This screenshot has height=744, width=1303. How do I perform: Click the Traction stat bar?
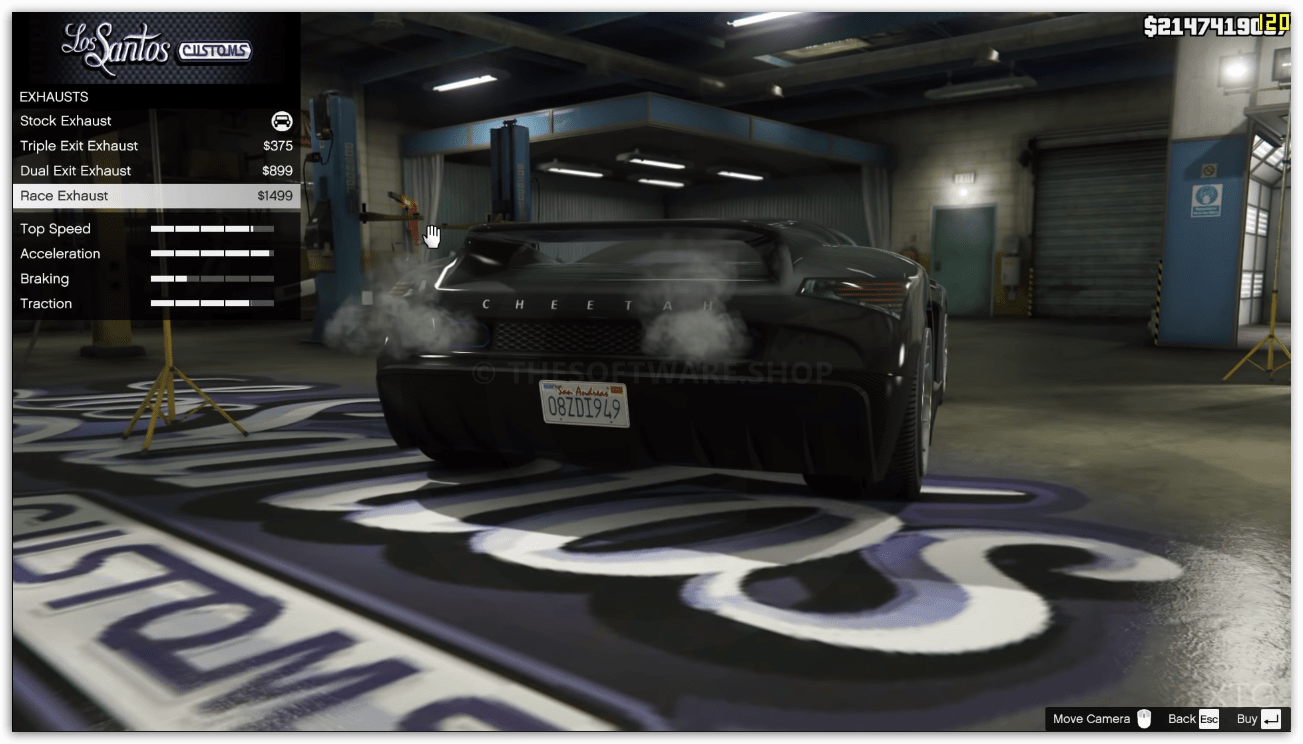(211, 303)
